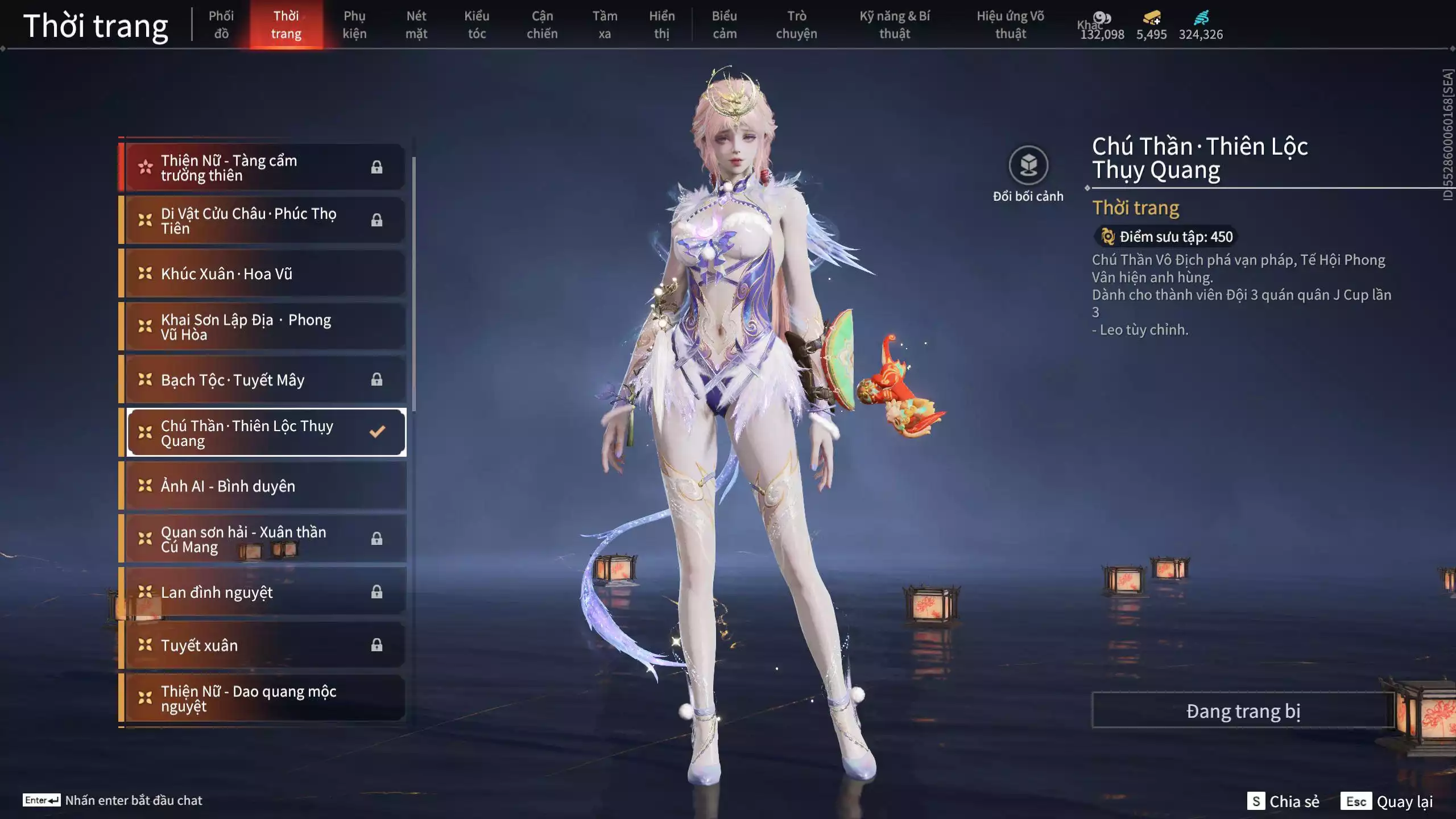Share the outfit with Chia sẻ

point(1283,801)
